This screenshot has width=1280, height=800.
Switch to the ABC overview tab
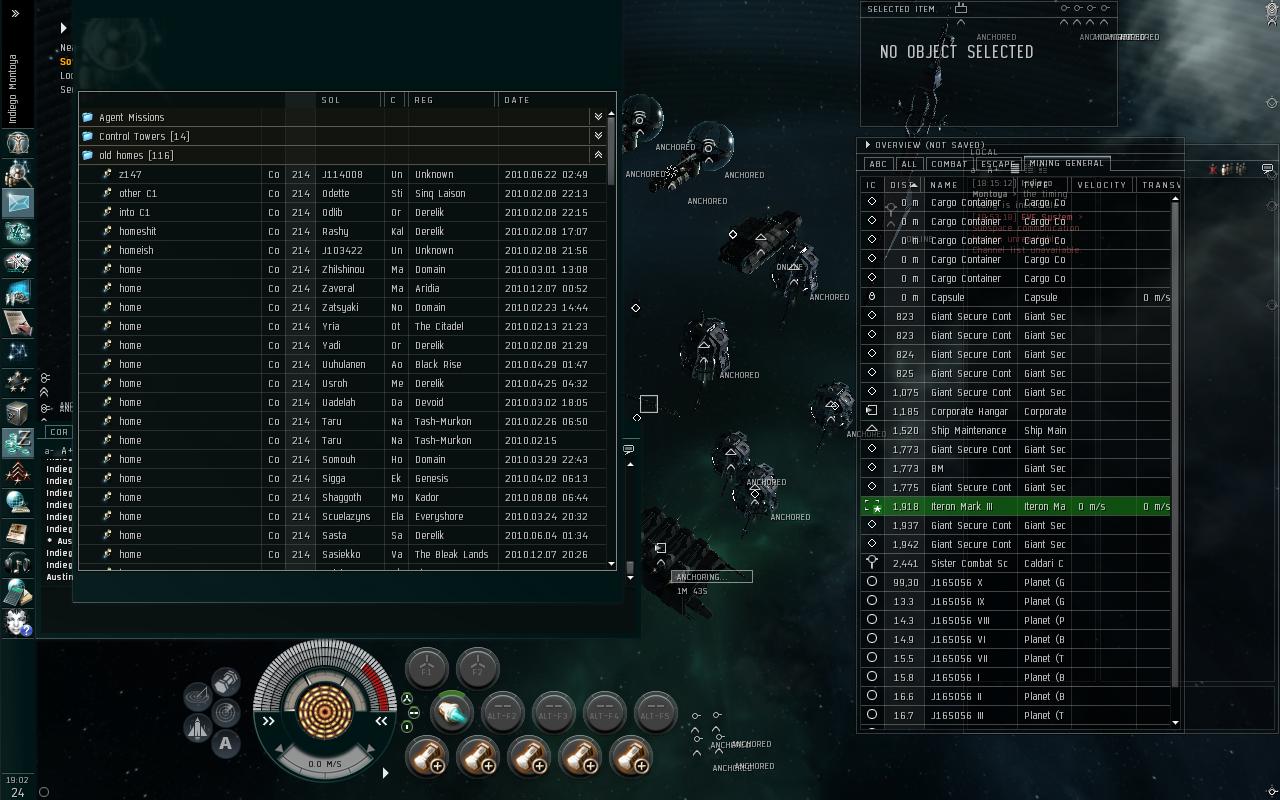pyautogui.click(x=877, y=164)
